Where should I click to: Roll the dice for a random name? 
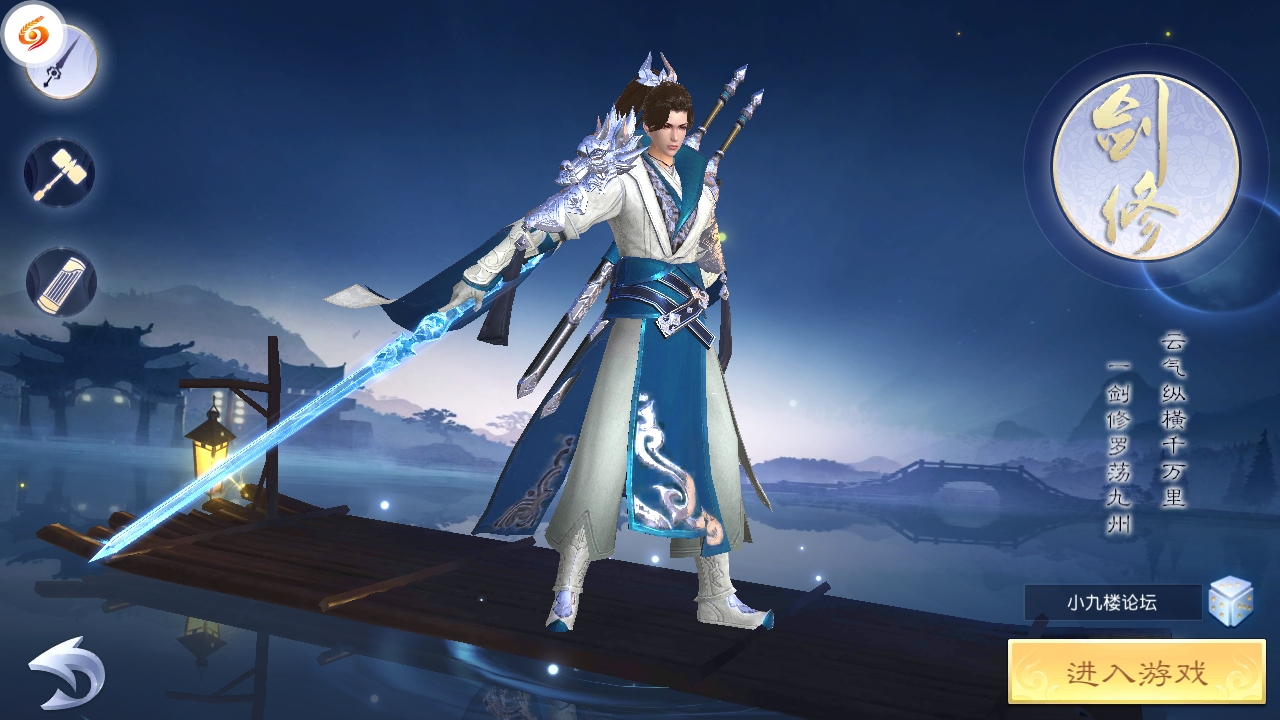(1231, 602)
